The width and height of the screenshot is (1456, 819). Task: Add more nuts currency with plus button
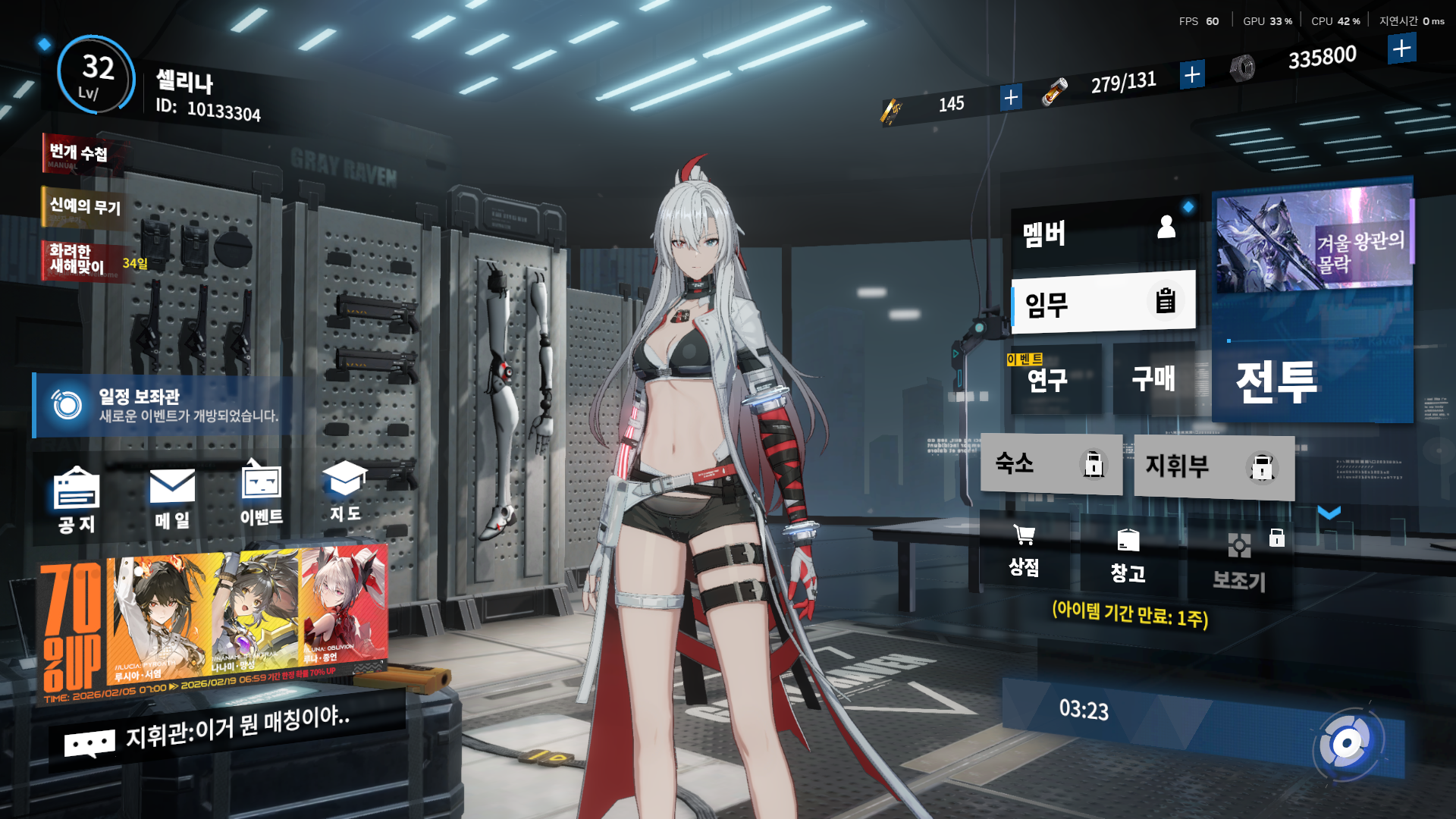pyautogui.click(x=1401, y=49)
